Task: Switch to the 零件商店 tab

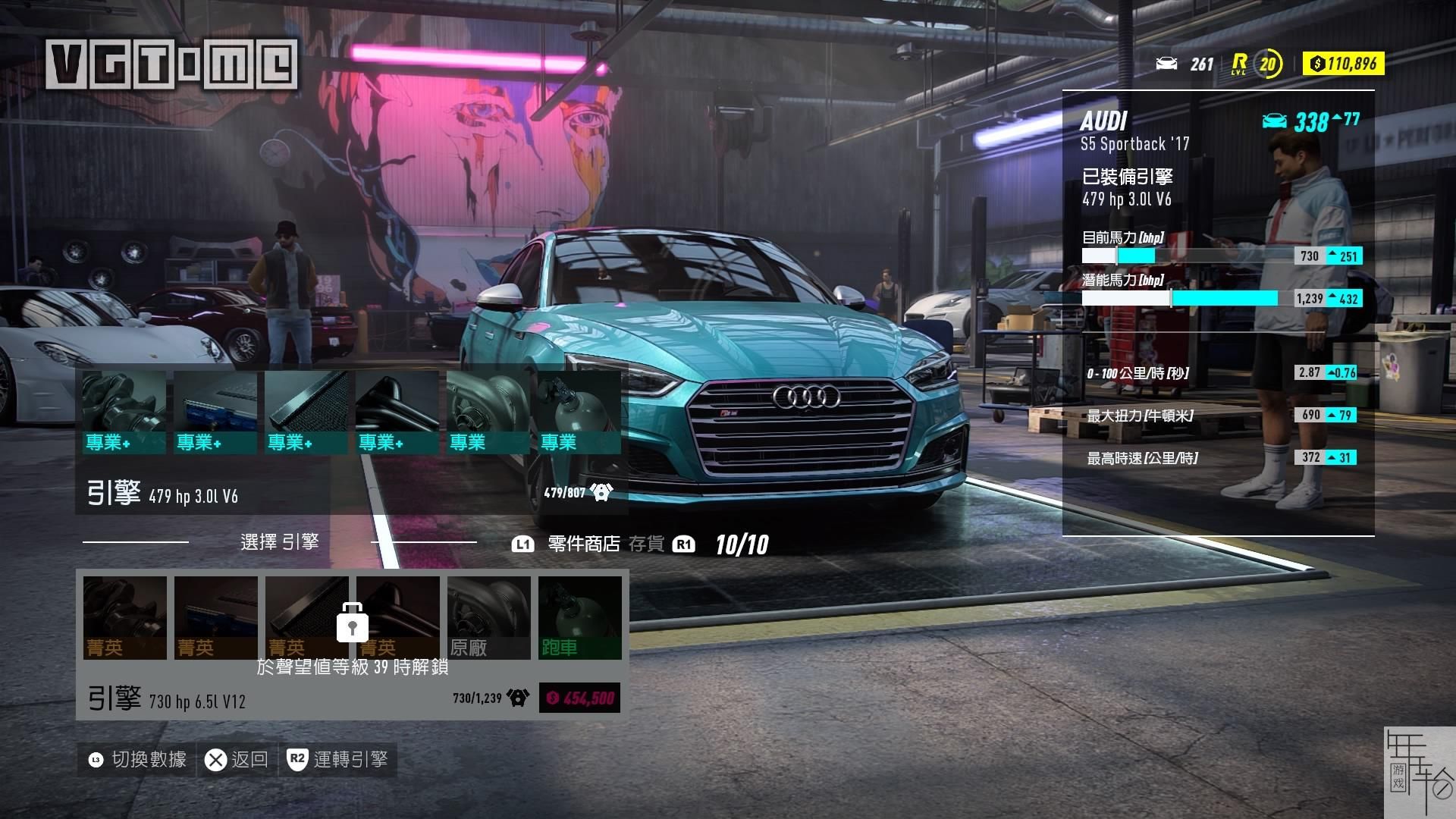Action: tap(583, 544)
